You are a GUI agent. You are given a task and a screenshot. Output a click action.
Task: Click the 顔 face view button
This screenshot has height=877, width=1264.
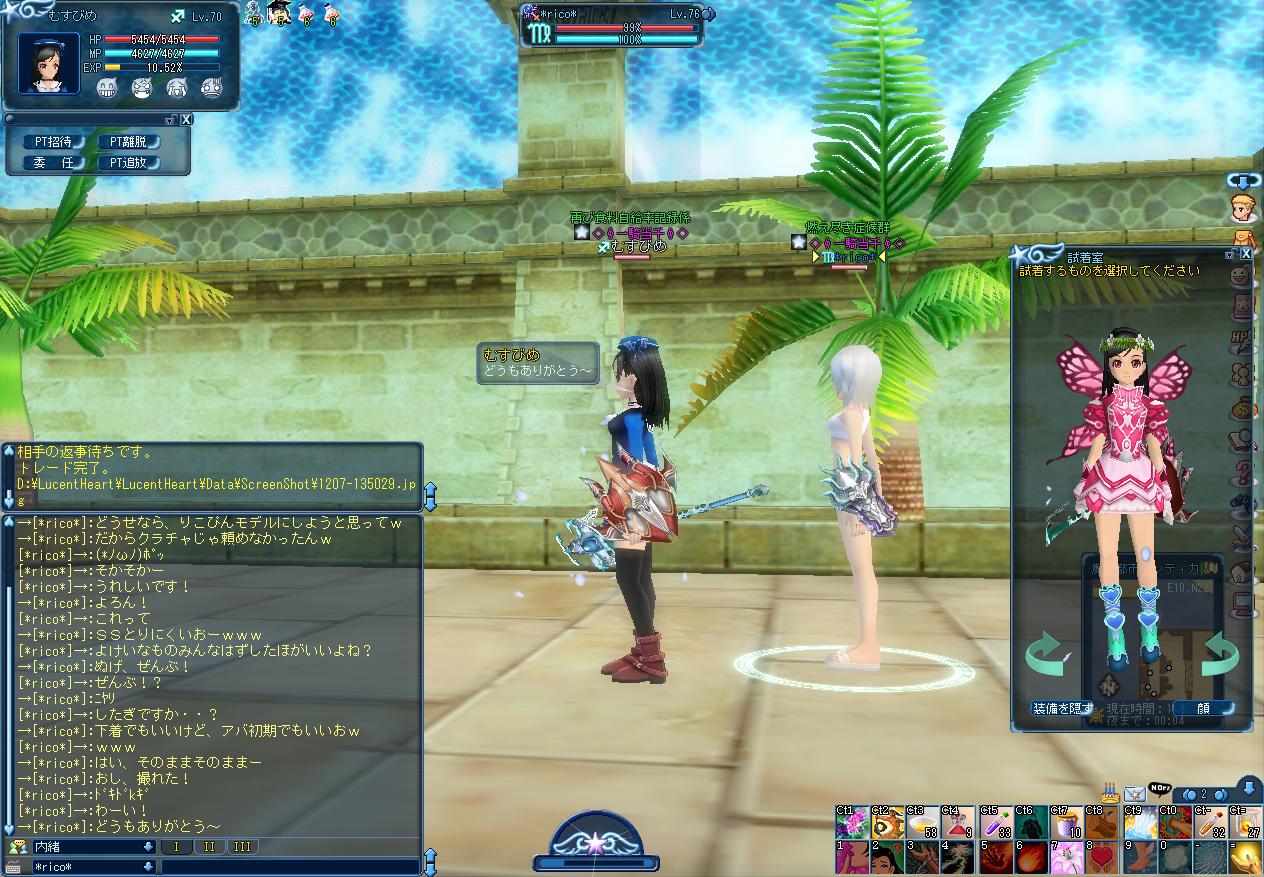pos(1203,708)
